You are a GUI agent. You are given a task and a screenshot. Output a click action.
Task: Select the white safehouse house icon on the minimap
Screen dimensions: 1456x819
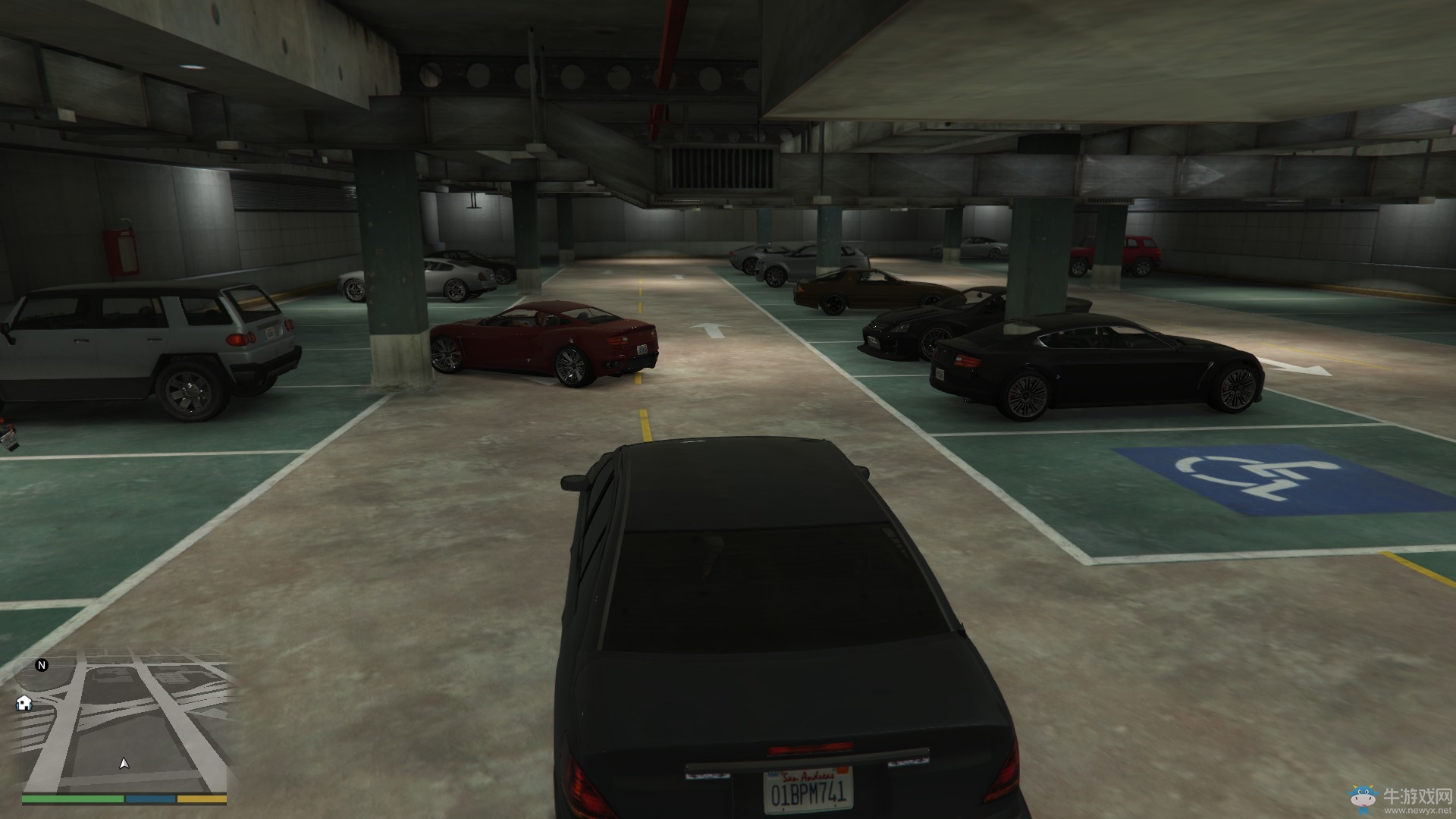pos(24,704)
